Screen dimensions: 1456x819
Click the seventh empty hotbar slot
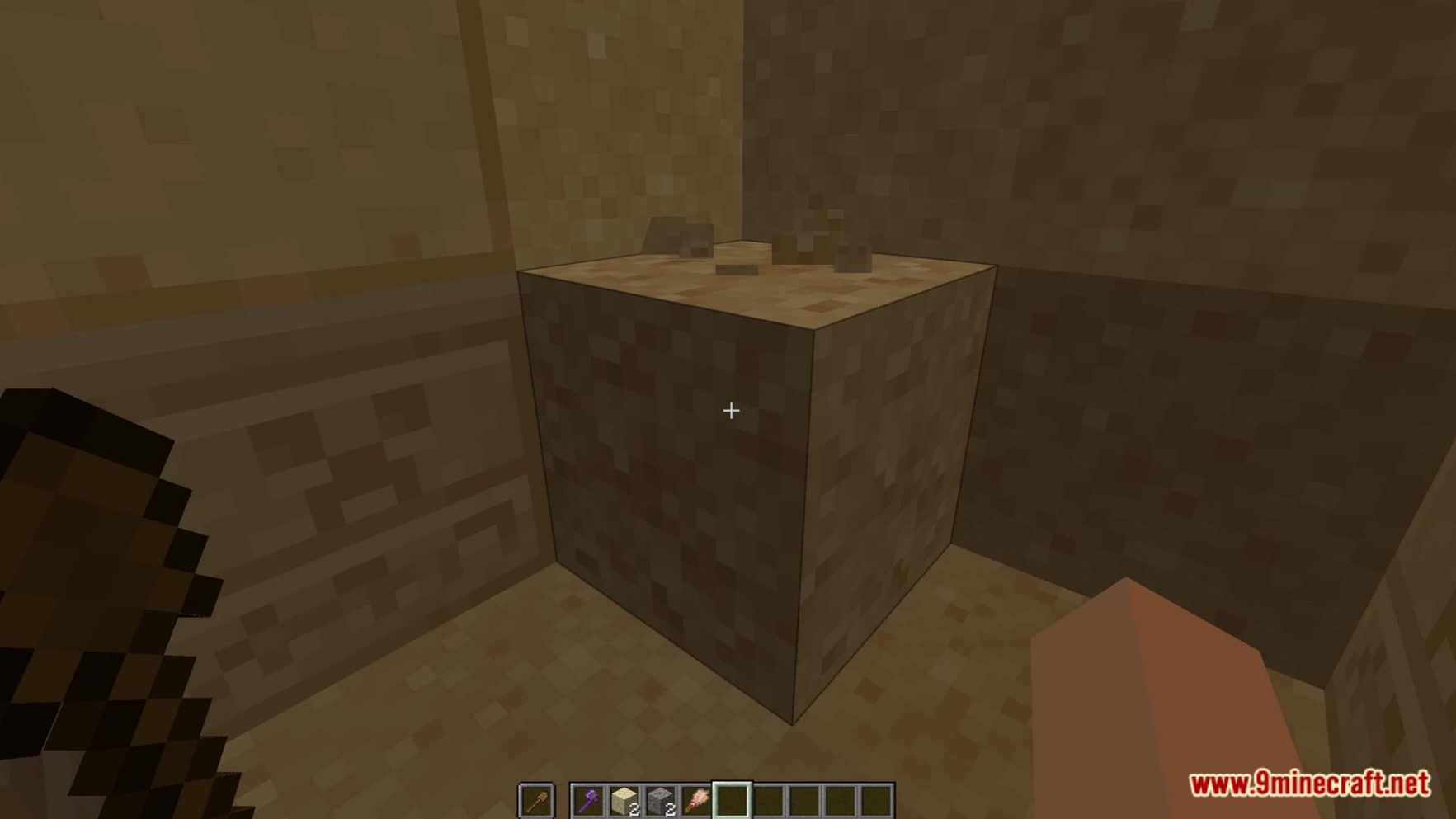click(x=805, y=798)
